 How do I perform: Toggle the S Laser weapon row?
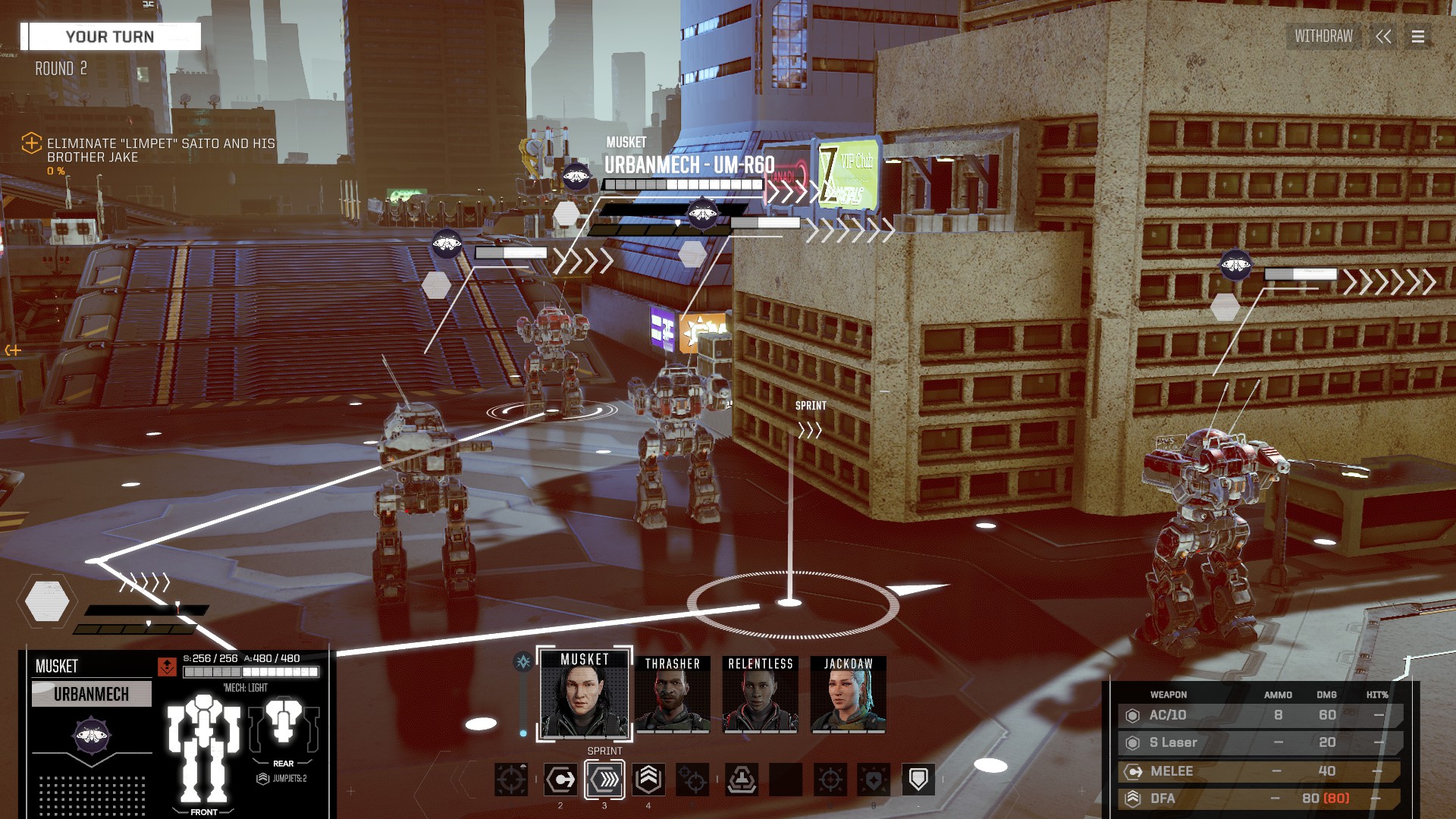[x=1259, y=742]
